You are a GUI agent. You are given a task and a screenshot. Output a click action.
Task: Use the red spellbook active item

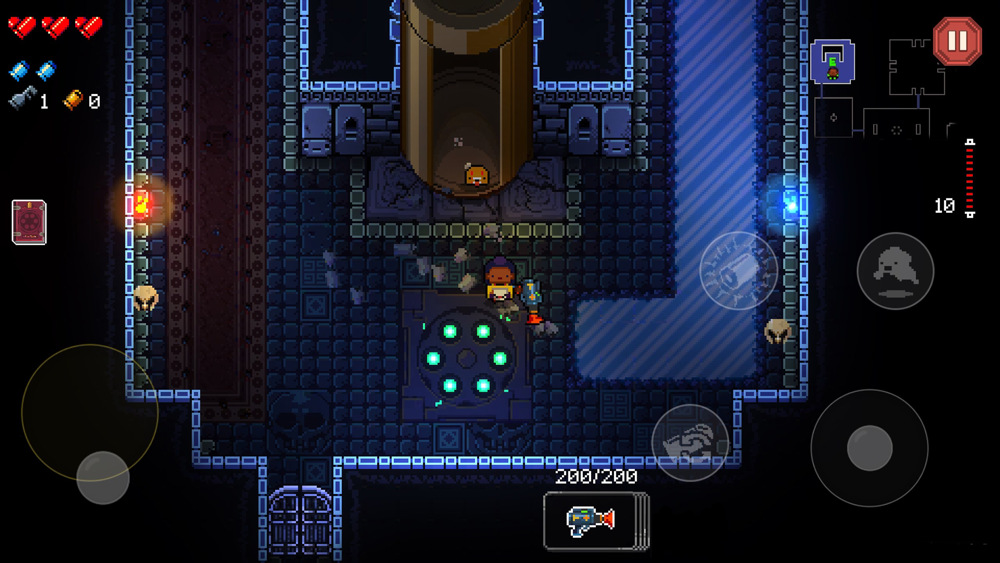click(29, 222)
